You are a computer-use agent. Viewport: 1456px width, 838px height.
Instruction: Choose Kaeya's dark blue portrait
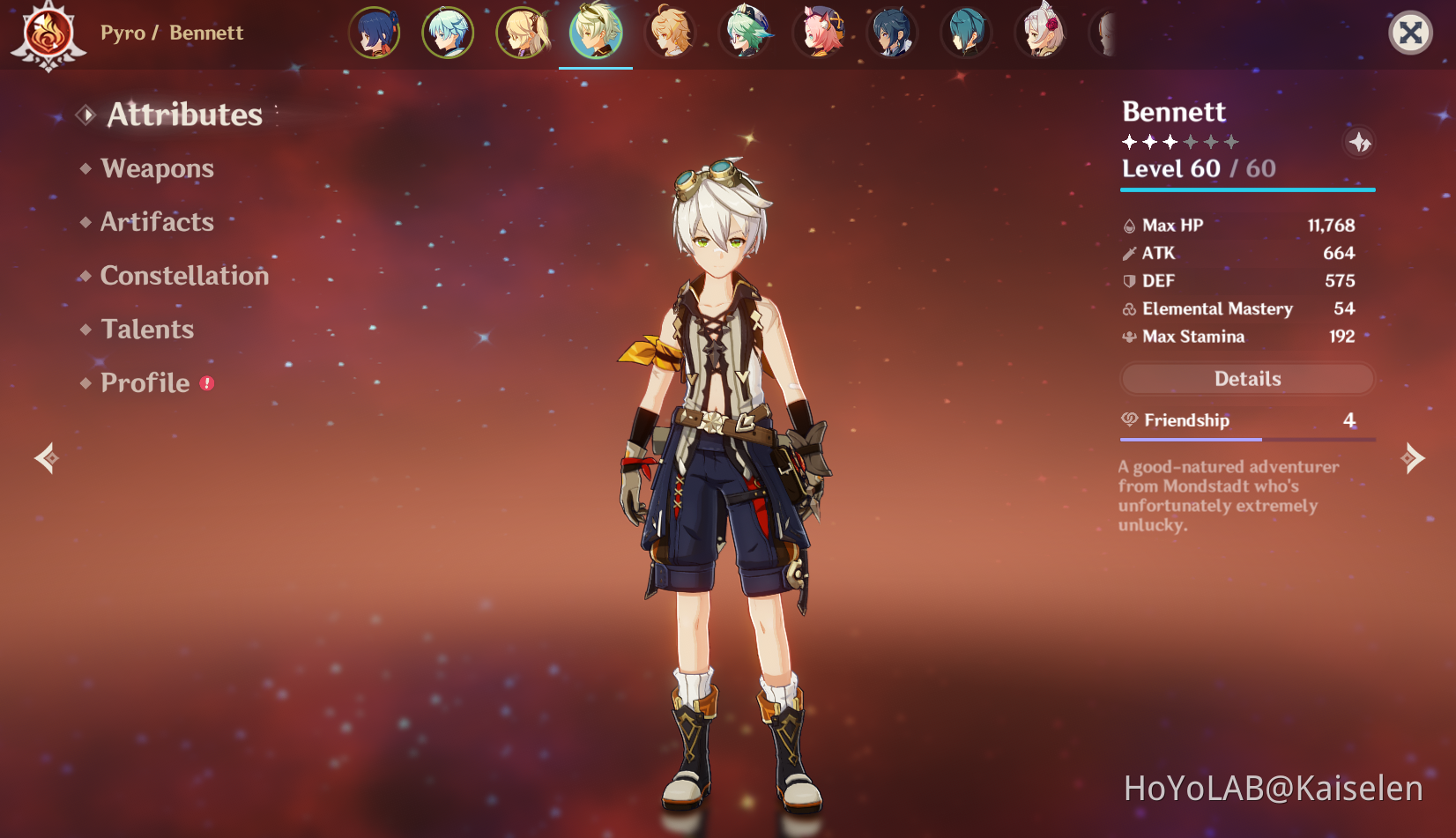(893, 33)
